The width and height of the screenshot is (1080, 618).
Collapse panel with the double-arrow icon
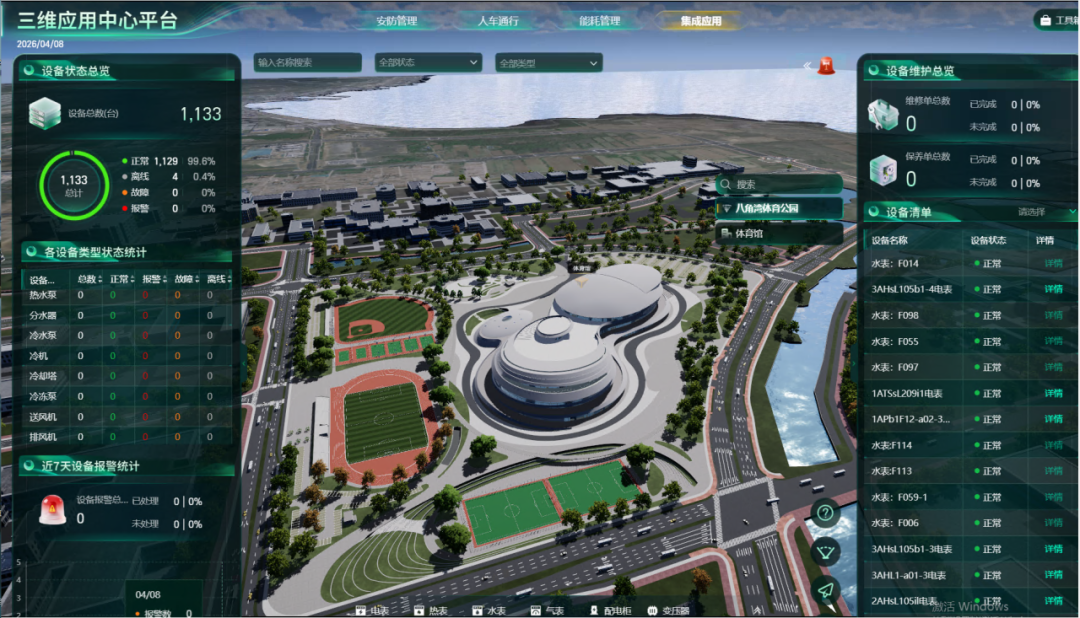click(806, 66)
